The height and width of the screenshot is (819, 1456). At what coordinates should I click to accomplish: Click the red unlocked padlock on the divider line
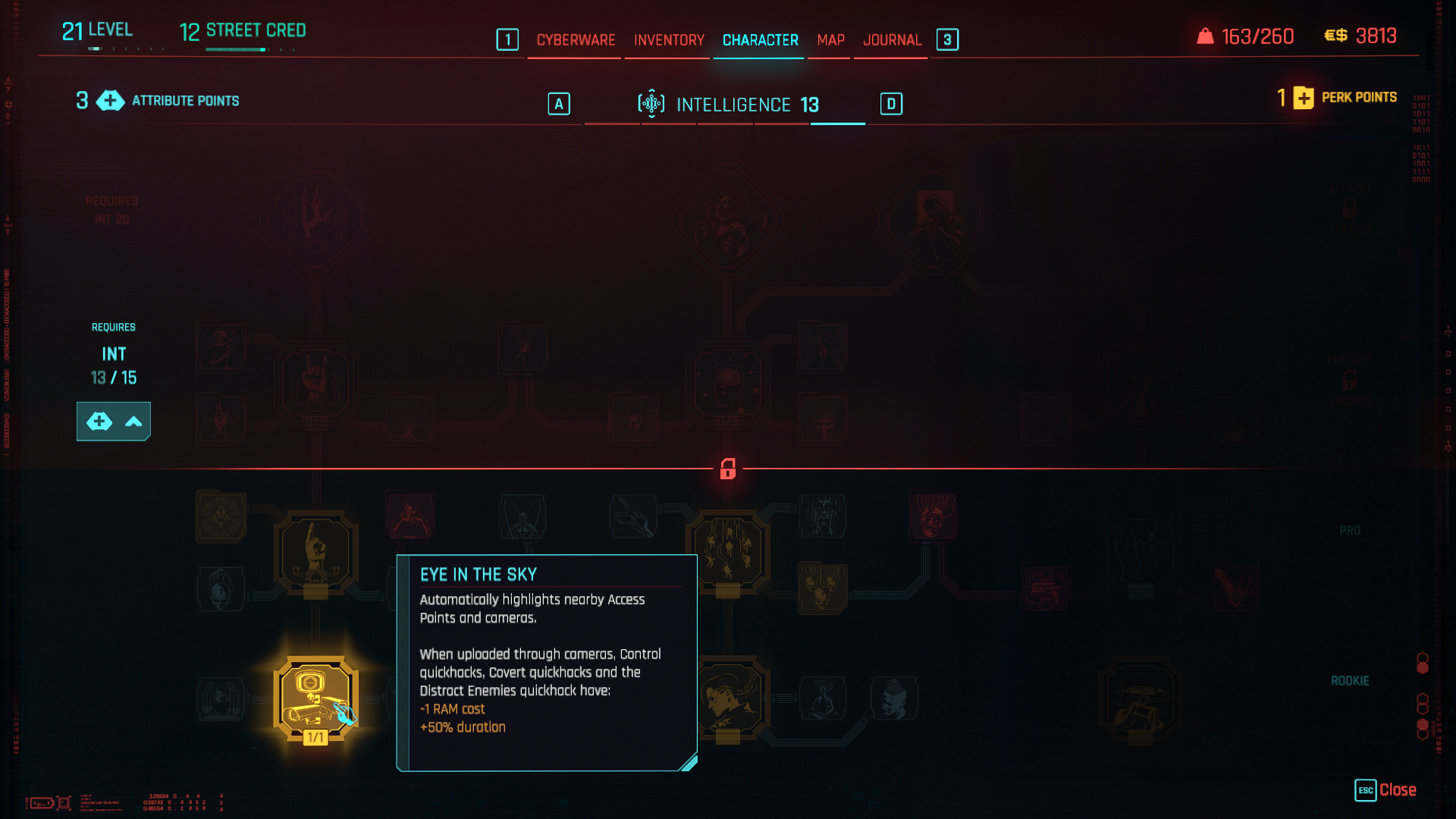(728, 470)
